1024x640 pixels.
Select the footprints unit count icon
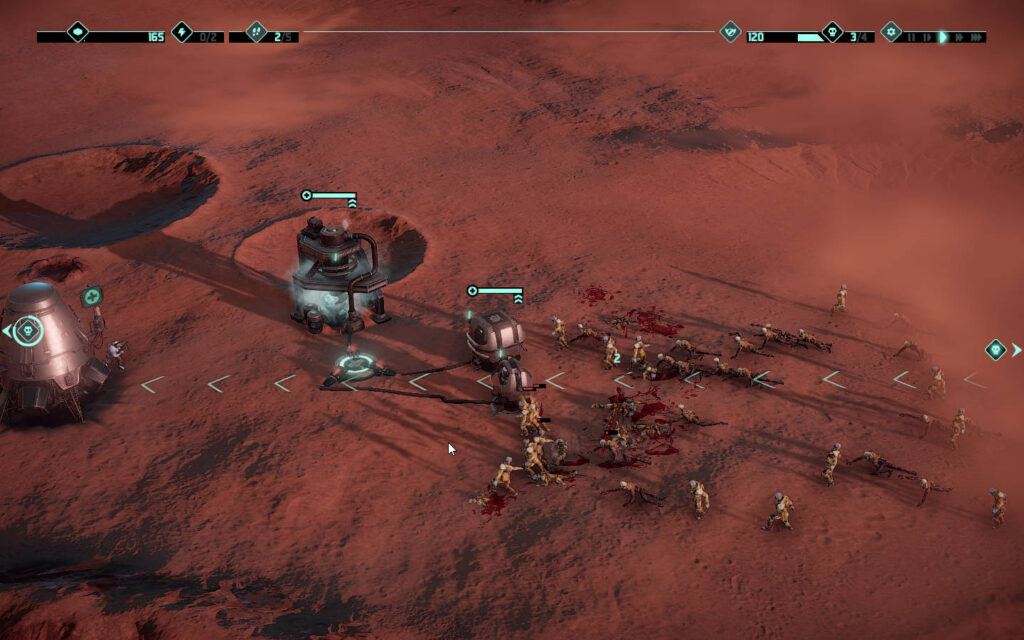pos(256,32)
